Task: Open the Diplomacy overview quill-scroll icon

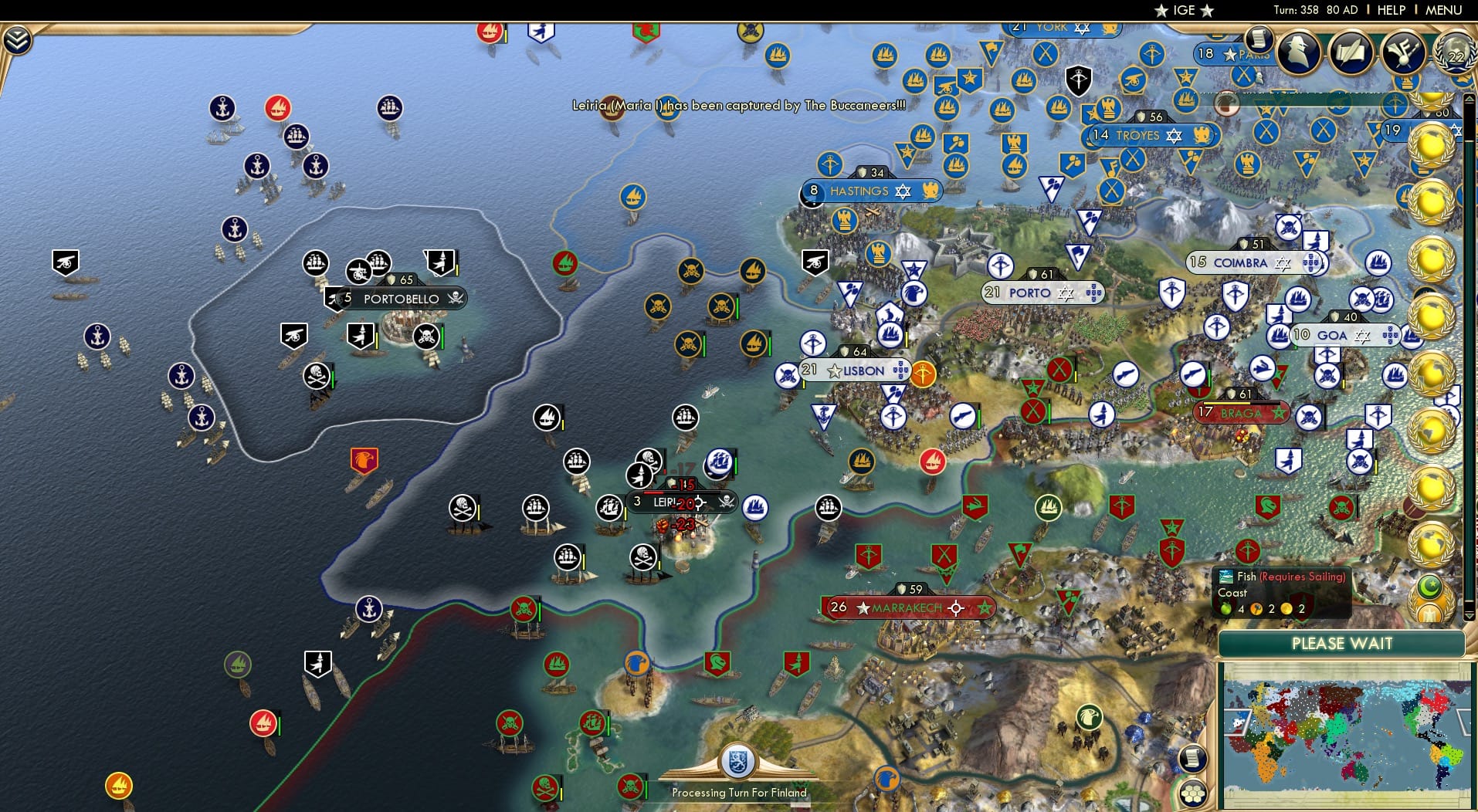Action: pyautogui.click(x=1351, y=52)
